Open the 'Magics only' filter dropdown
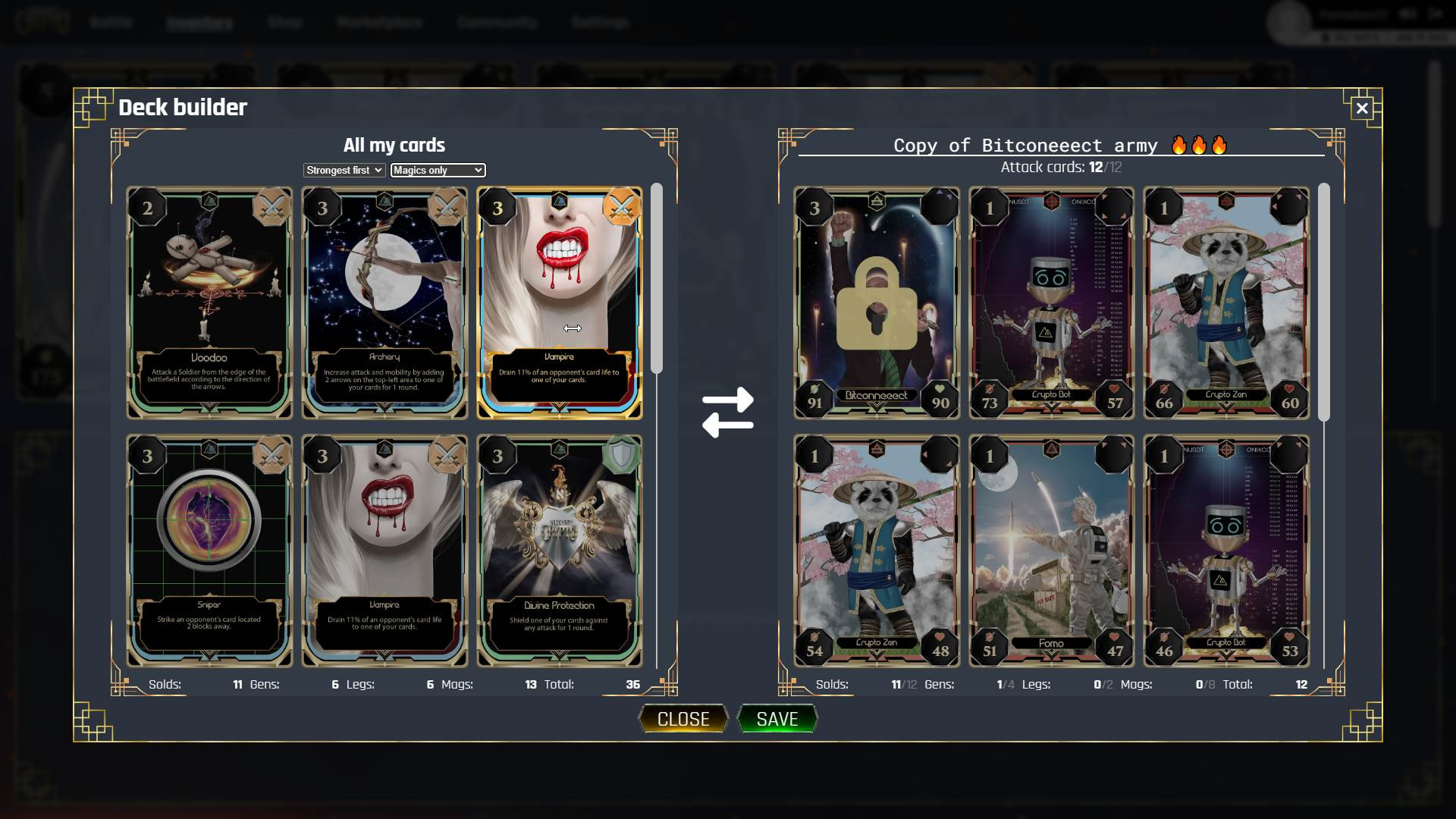 point(438,171)
